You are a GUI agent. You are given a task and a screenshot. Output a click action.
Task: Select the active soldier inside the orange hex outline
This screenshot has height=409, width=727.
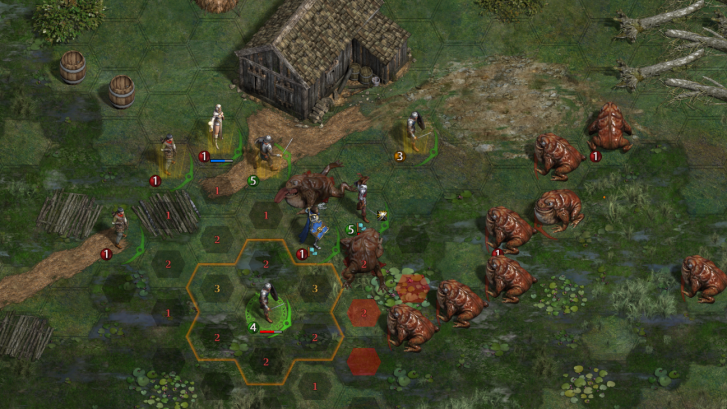267,305
